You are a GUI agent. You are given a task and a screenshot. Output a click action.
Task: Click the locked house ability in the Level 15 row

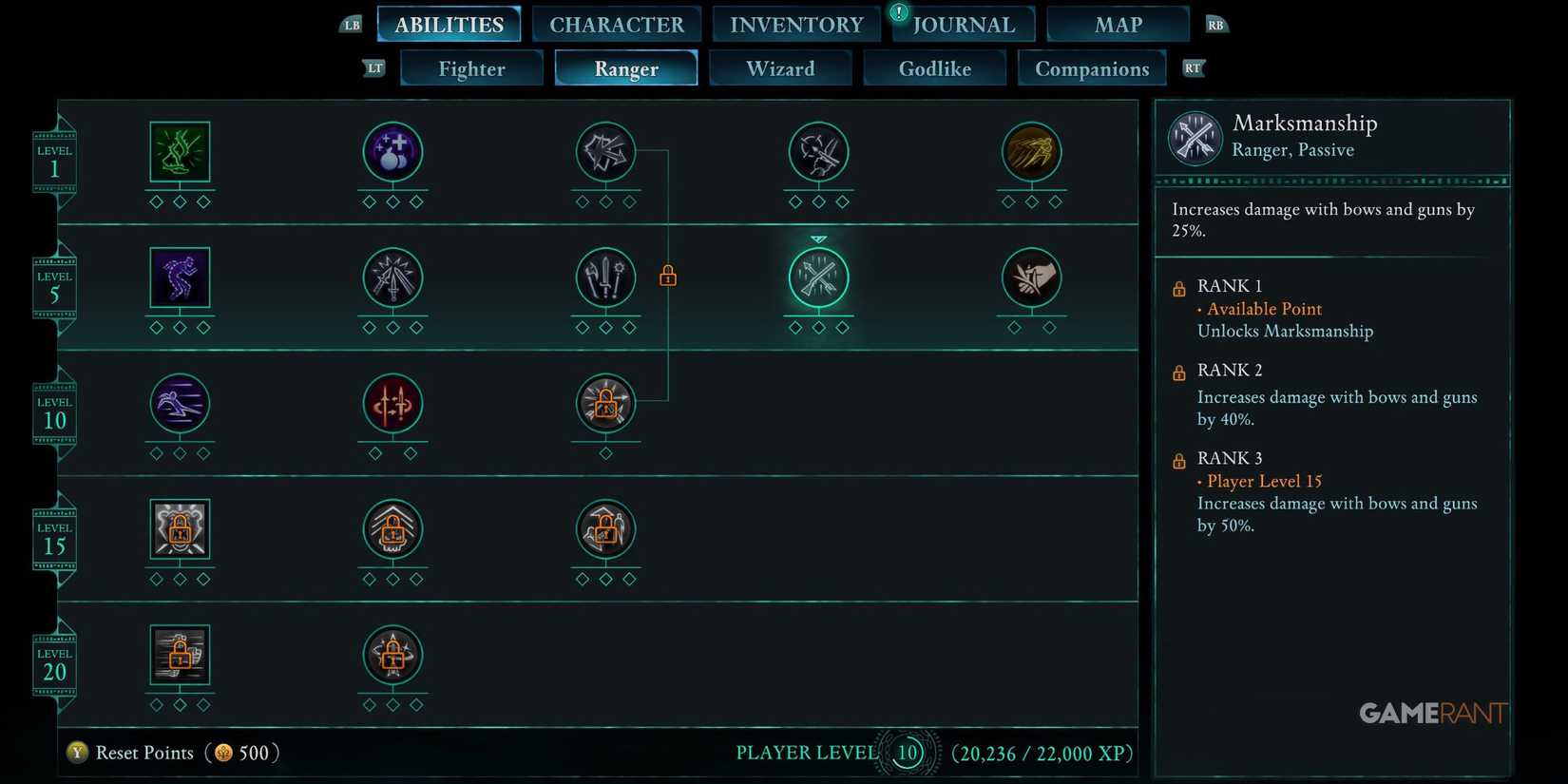392,529
